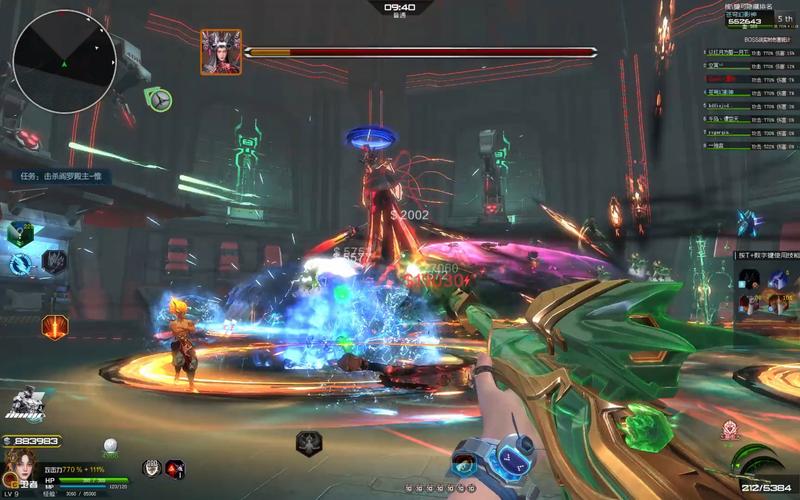The image size is (800, 500).
Task: Activate the blue lightning circle skill
Action: point(21,264)
